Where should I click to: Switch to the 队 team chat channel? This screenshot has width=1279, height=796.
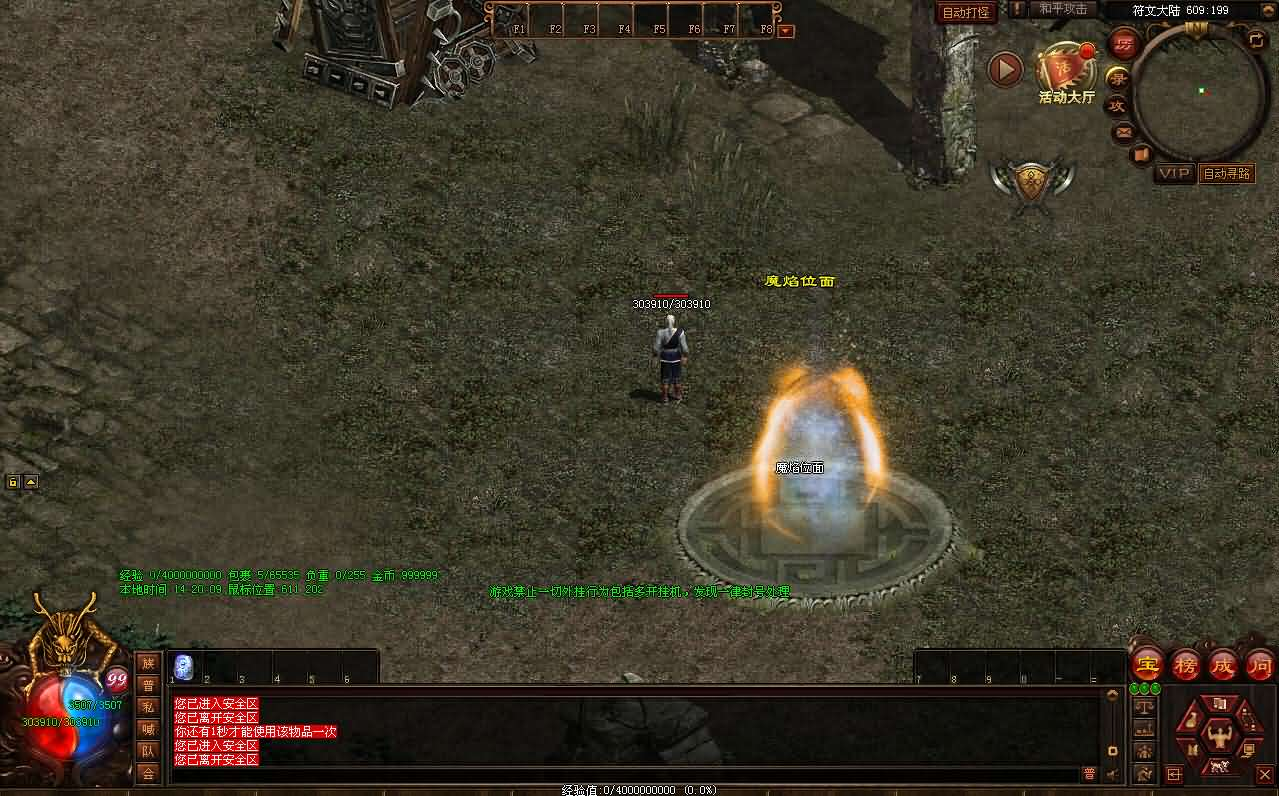[x=148, y=751]
